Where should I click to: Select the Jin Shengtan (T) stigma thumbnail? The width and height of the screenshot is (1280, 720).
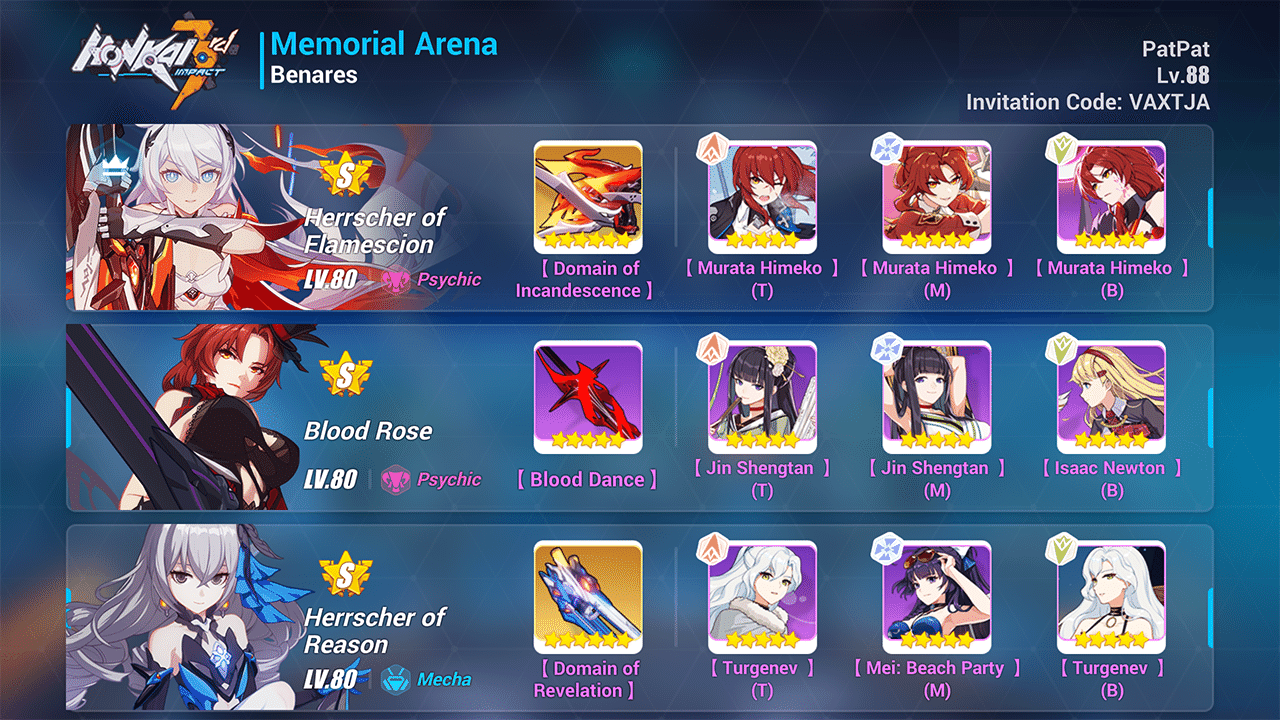763,396
